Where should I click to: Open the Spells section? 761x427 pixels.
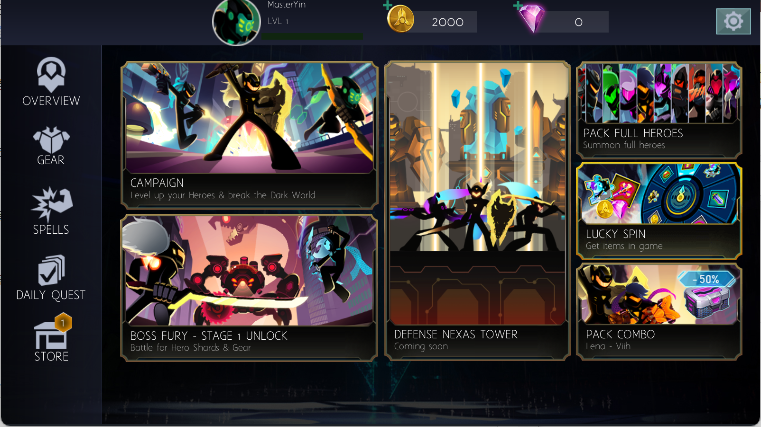(x=50, y=211)
